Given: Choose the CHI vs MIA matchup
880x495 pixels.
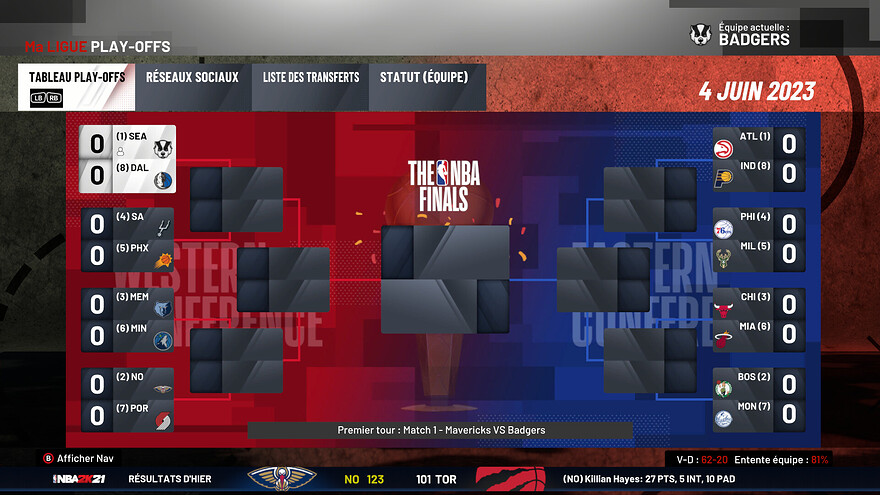Looking at the screenshot, I should click(x=758, y=320).
